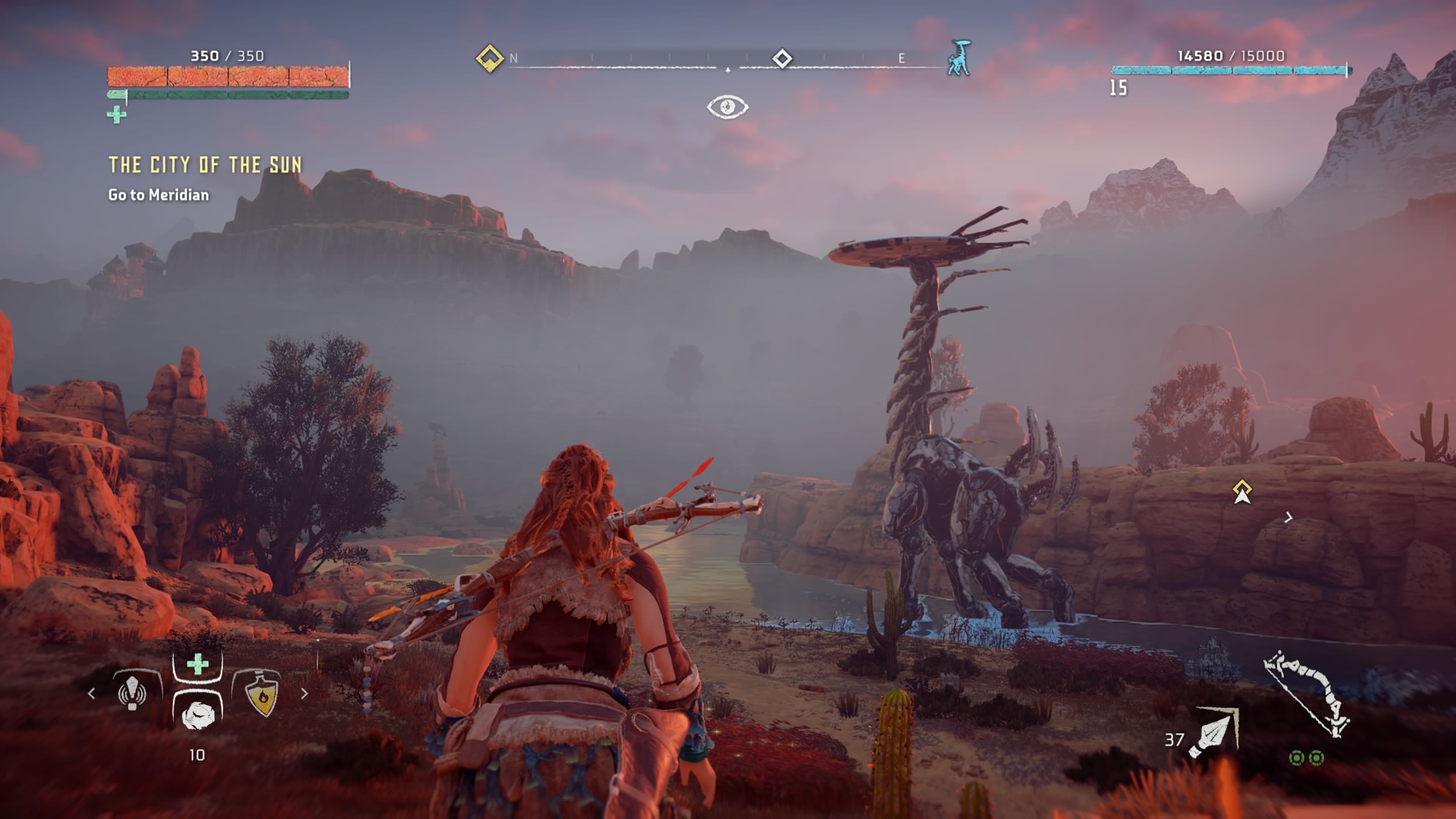Select the lure call tool icon
This screenshot has height=819, width=1456.
click(133, 691)
